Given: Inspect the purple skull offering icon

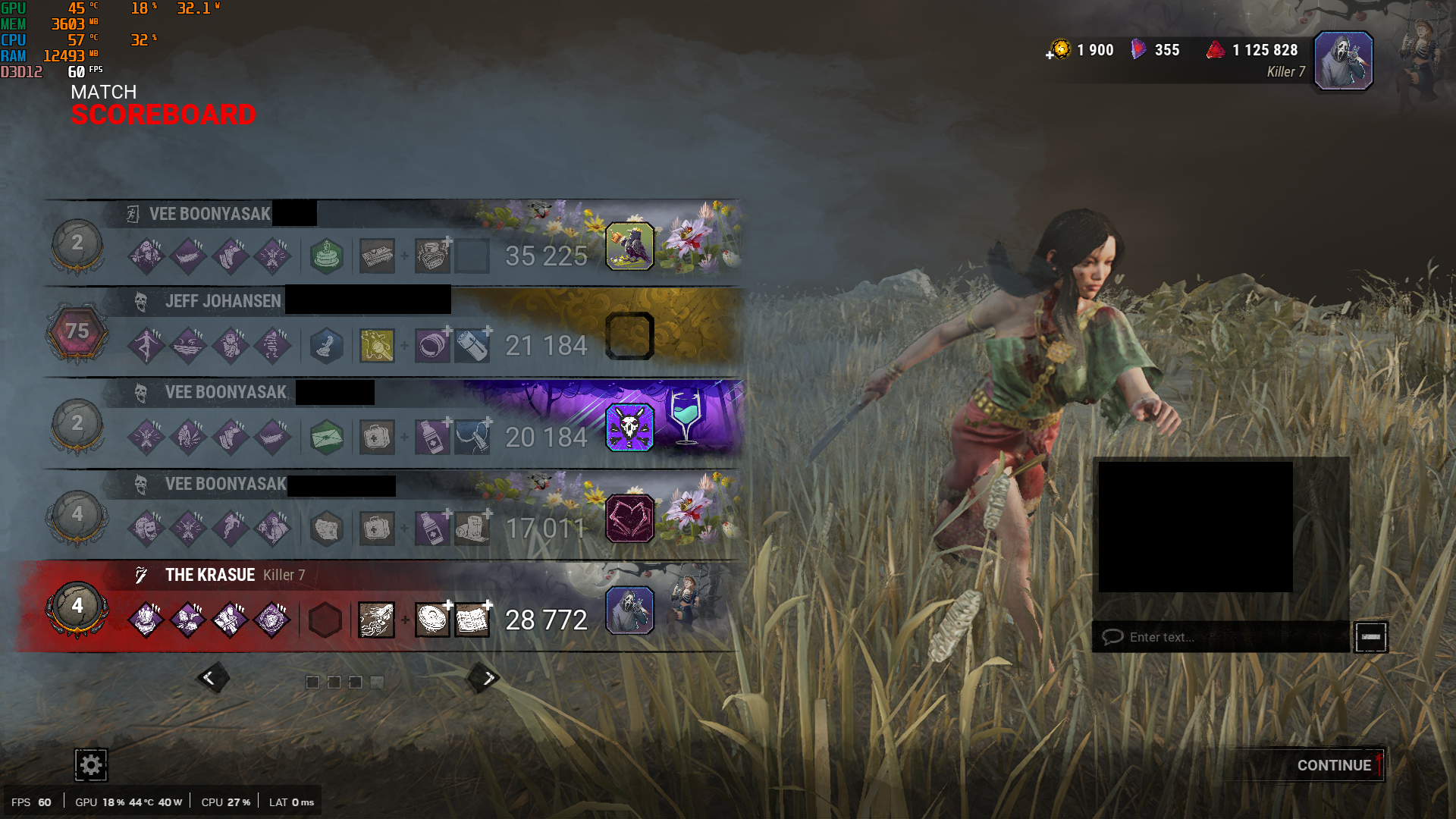Looking at the screenshot, I should pyautogui.click(x=629, y=428).
